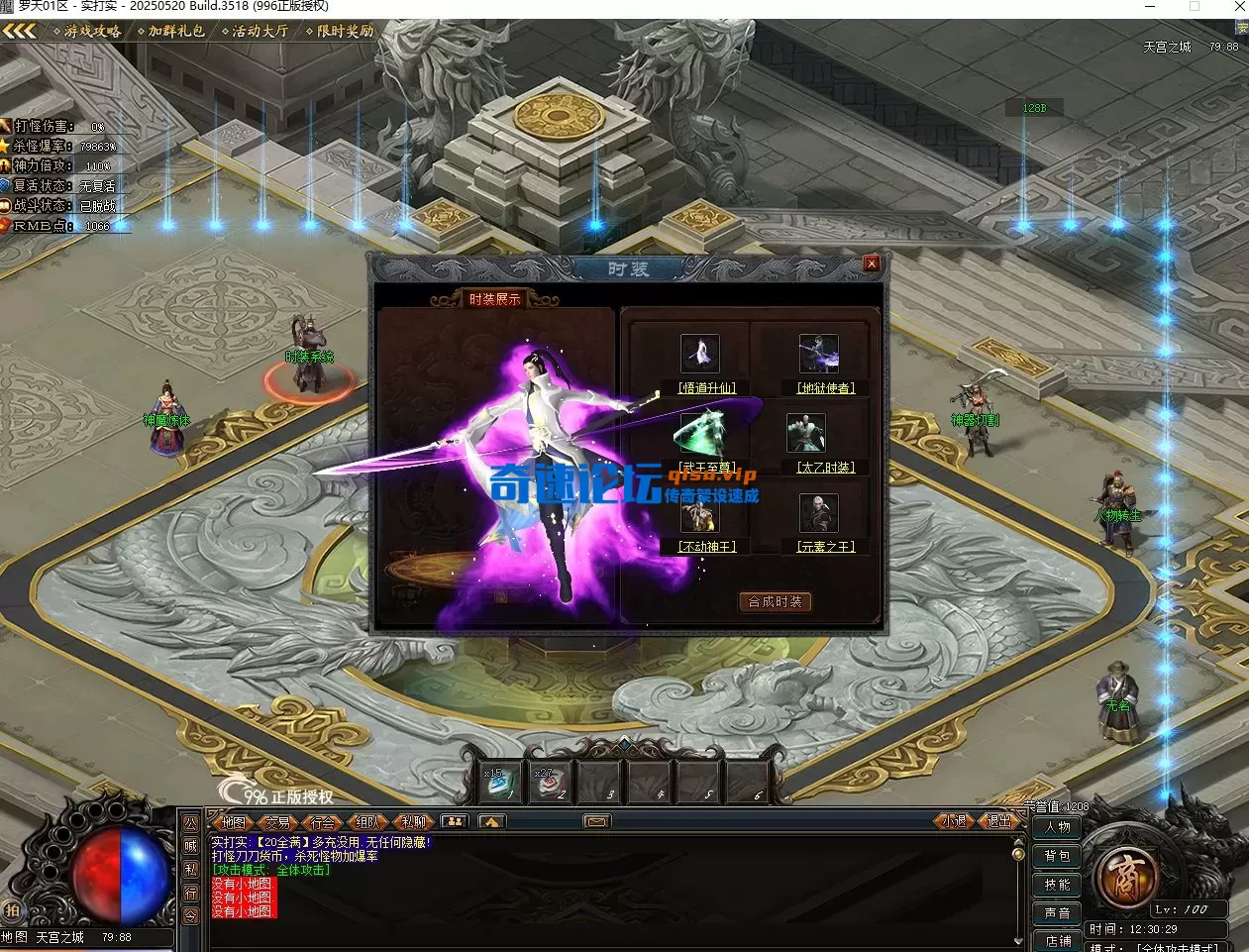Use the item in hotbar slot 1
This screenshot has height=952, width=1249.
pos(497,783)
